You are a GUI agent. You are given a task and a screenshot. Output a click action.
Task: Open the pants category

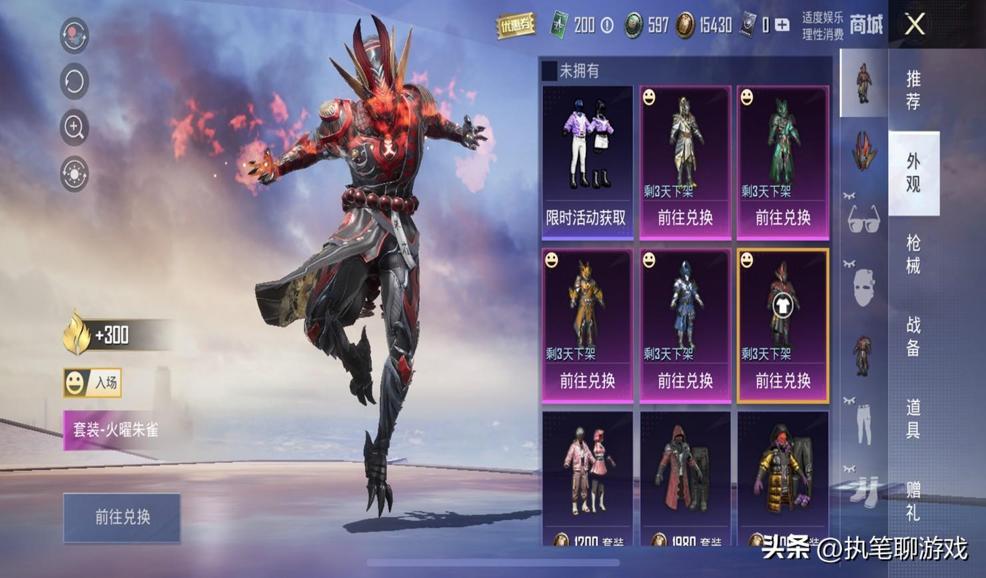click(x=863, y=422)
